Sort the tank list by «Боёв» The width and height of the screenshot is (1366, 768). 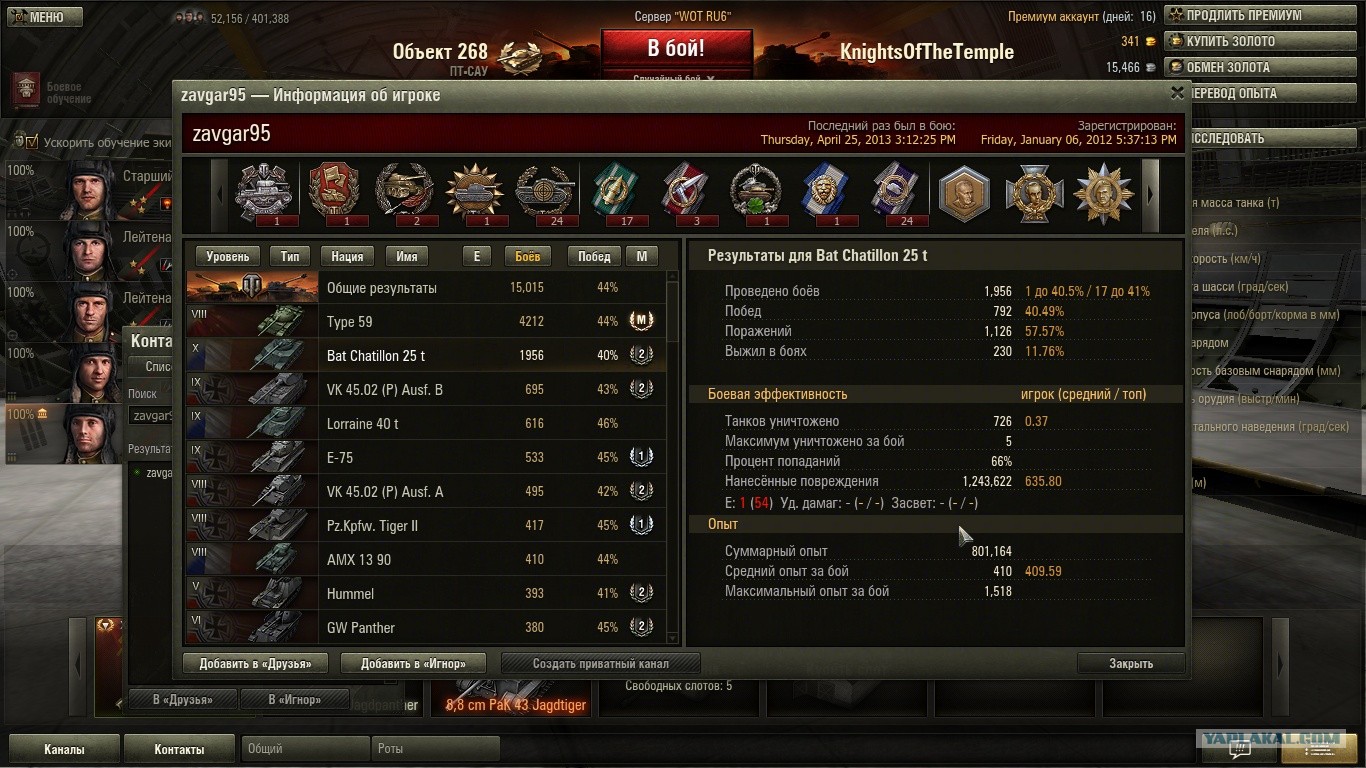(x=527, y=257)
